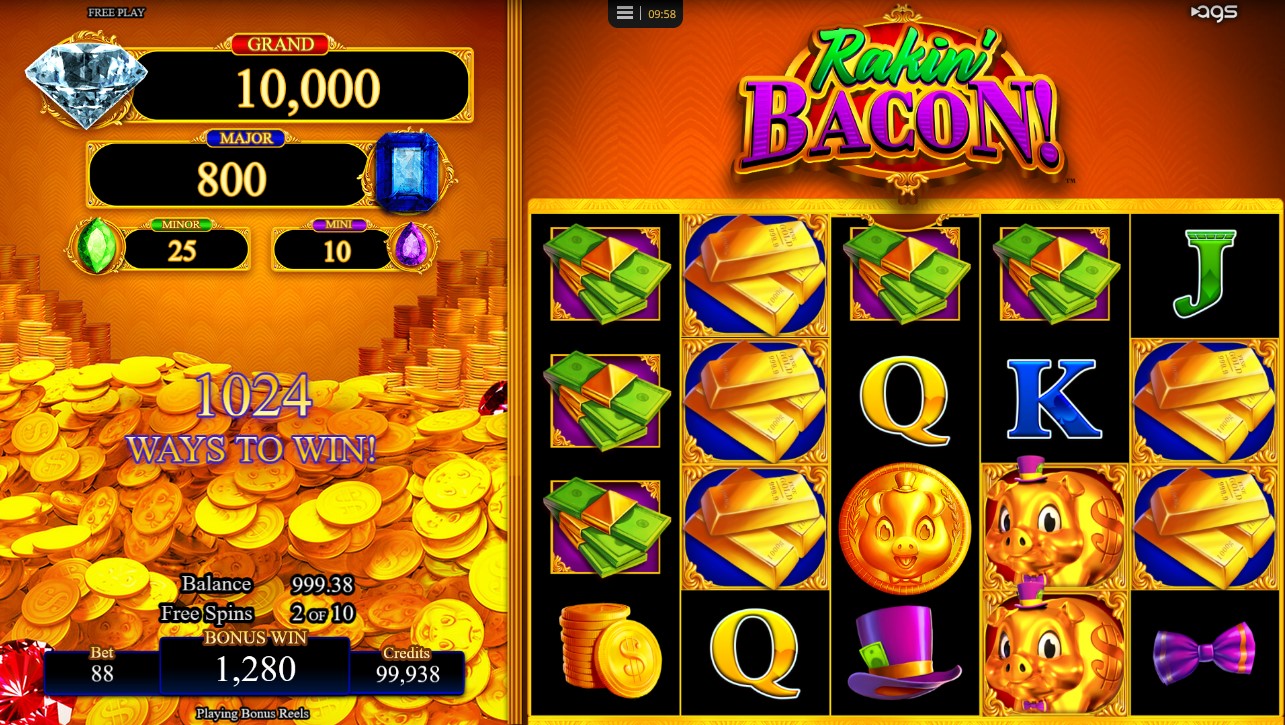This screenshot has height=725, width=1285.
Task: Open the hamburger menu at the top
Action: 624,13
